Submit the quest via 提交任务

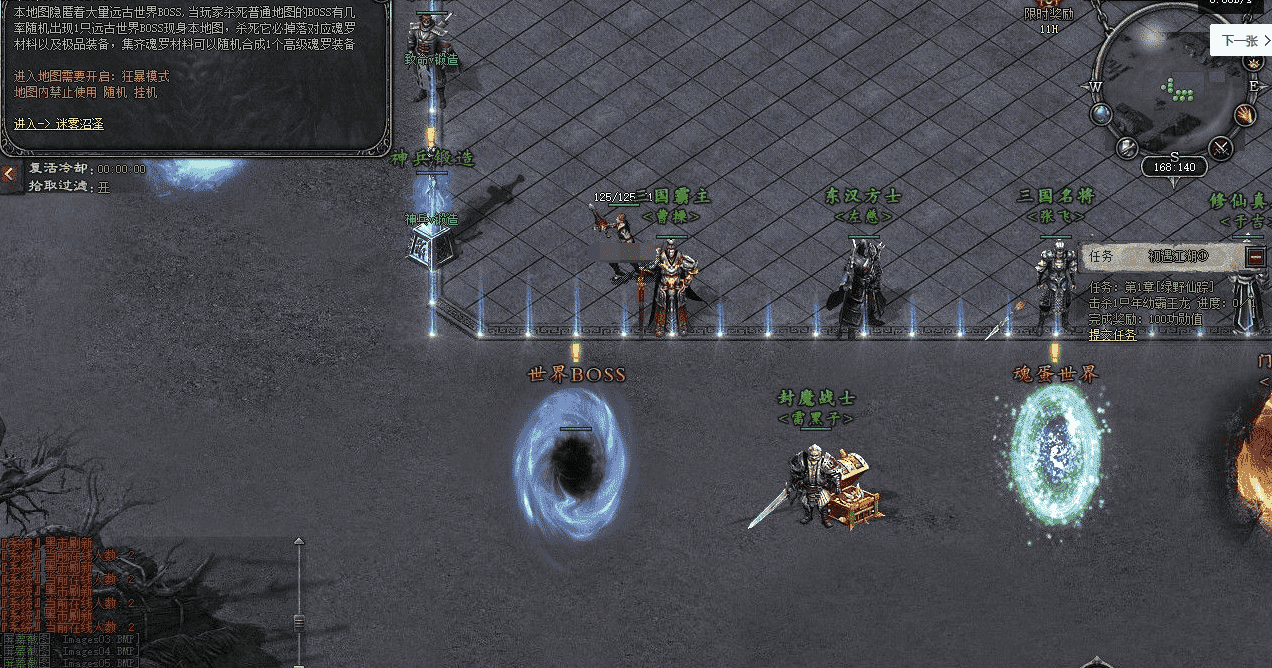click(1112, 335)
